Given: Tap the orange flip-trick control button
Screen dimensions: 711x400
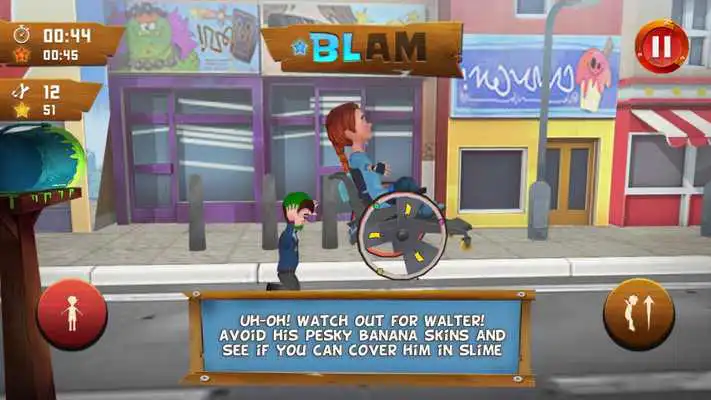Looking at the screenshot, I should click(x=638, y=314).
